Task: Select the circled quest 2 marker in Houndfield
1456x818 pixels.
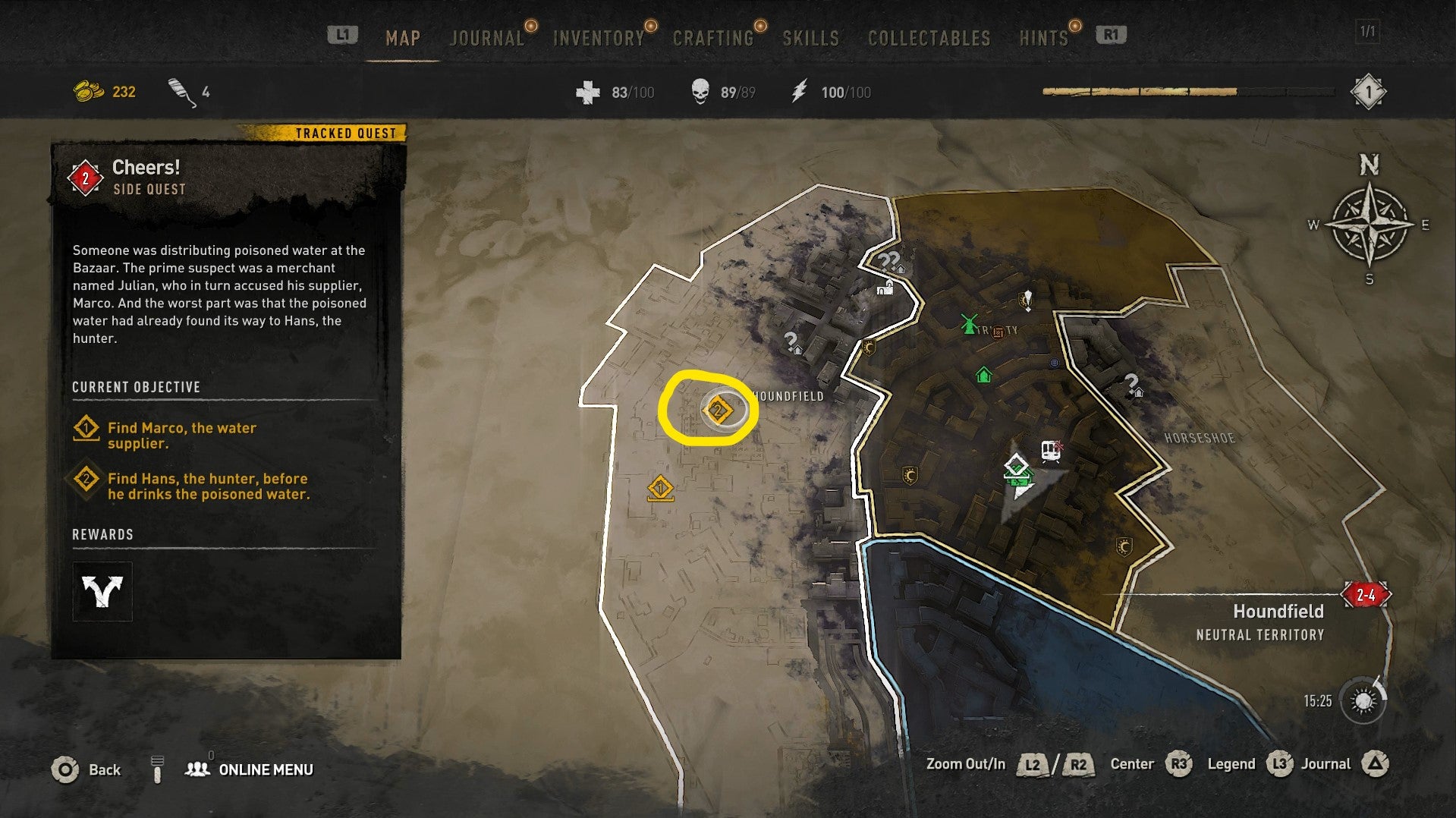Action: 719,409
